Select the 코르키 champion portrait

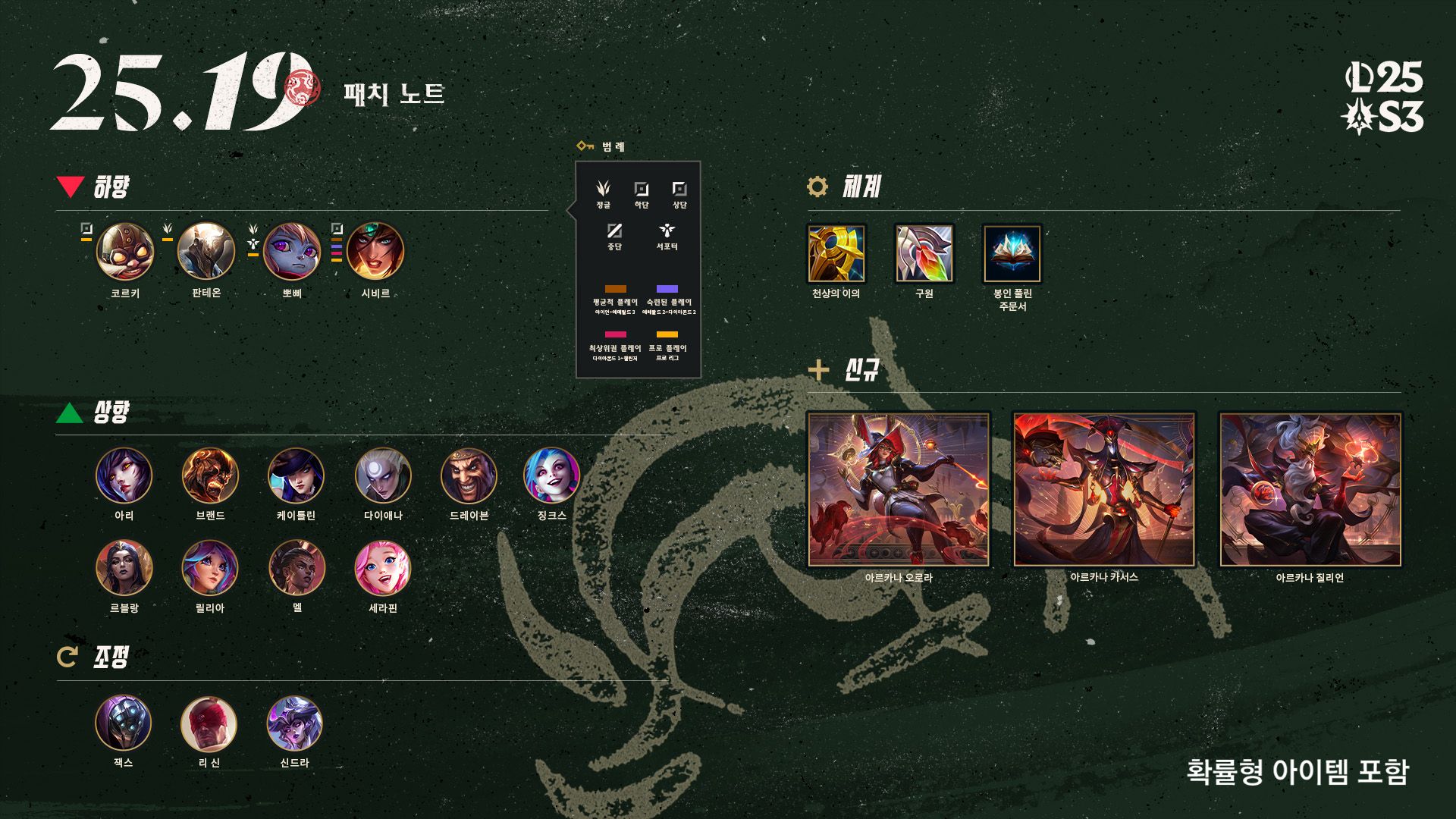[x=125, y=252]
